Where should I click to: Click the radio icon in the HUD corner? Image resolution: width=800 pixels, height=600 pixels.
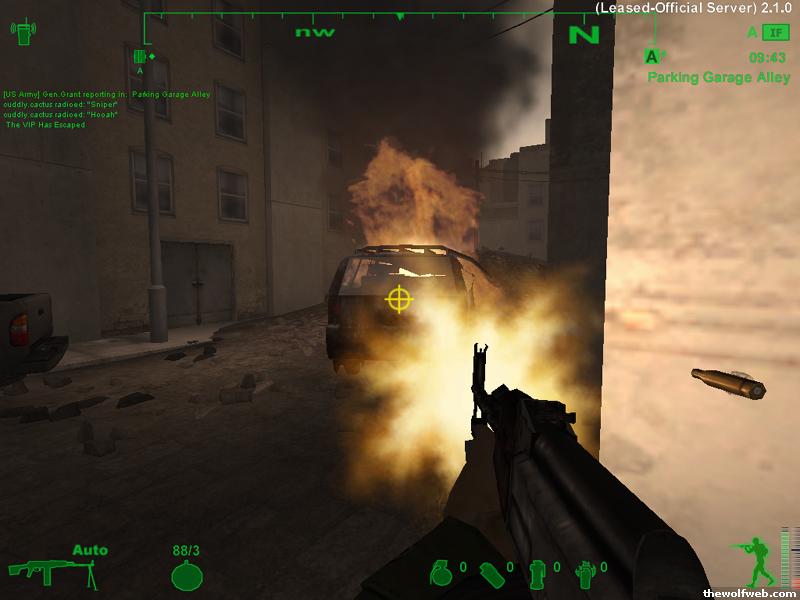coord(22,34)
